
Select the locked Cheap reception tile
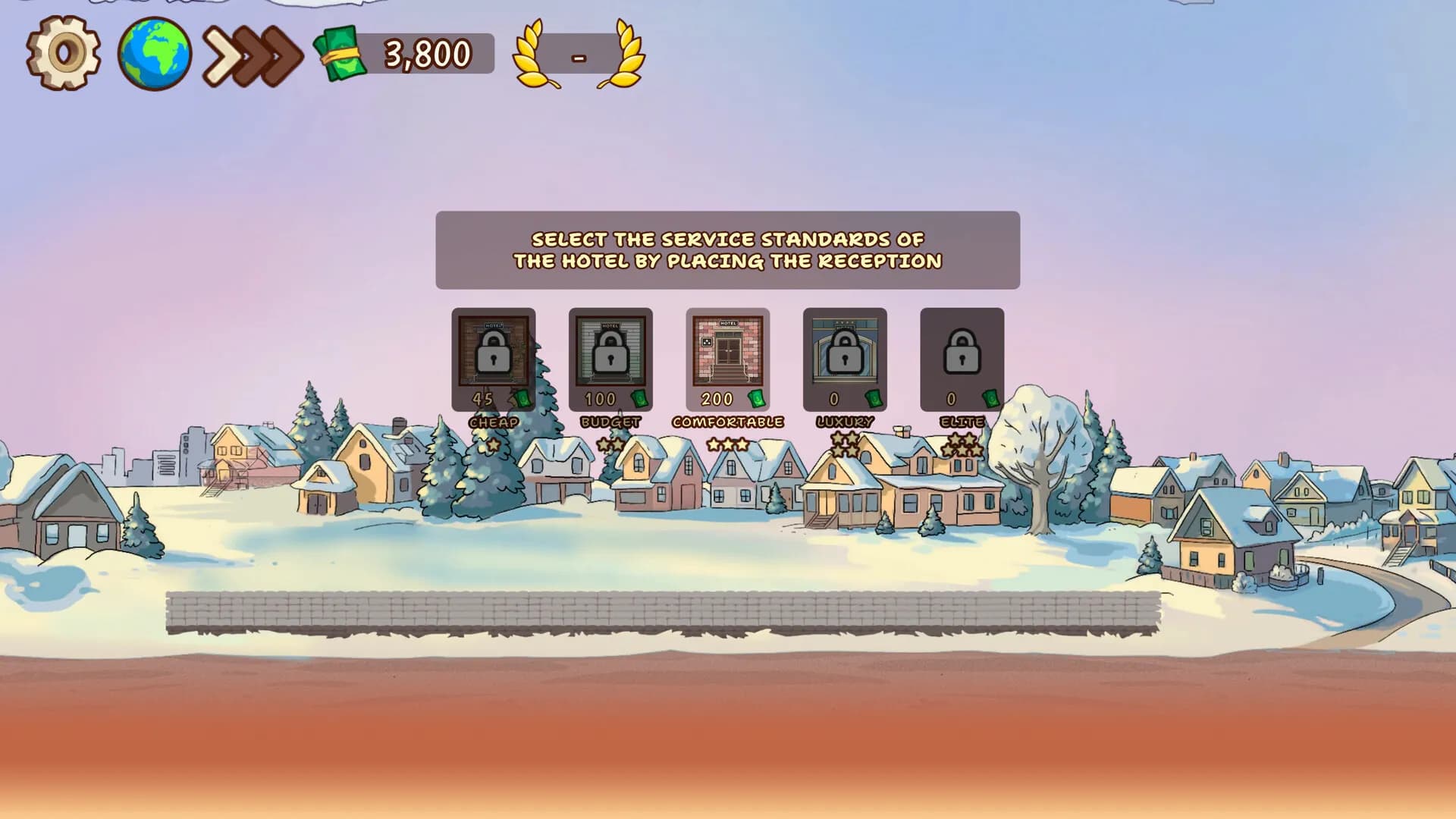[494, 358]
